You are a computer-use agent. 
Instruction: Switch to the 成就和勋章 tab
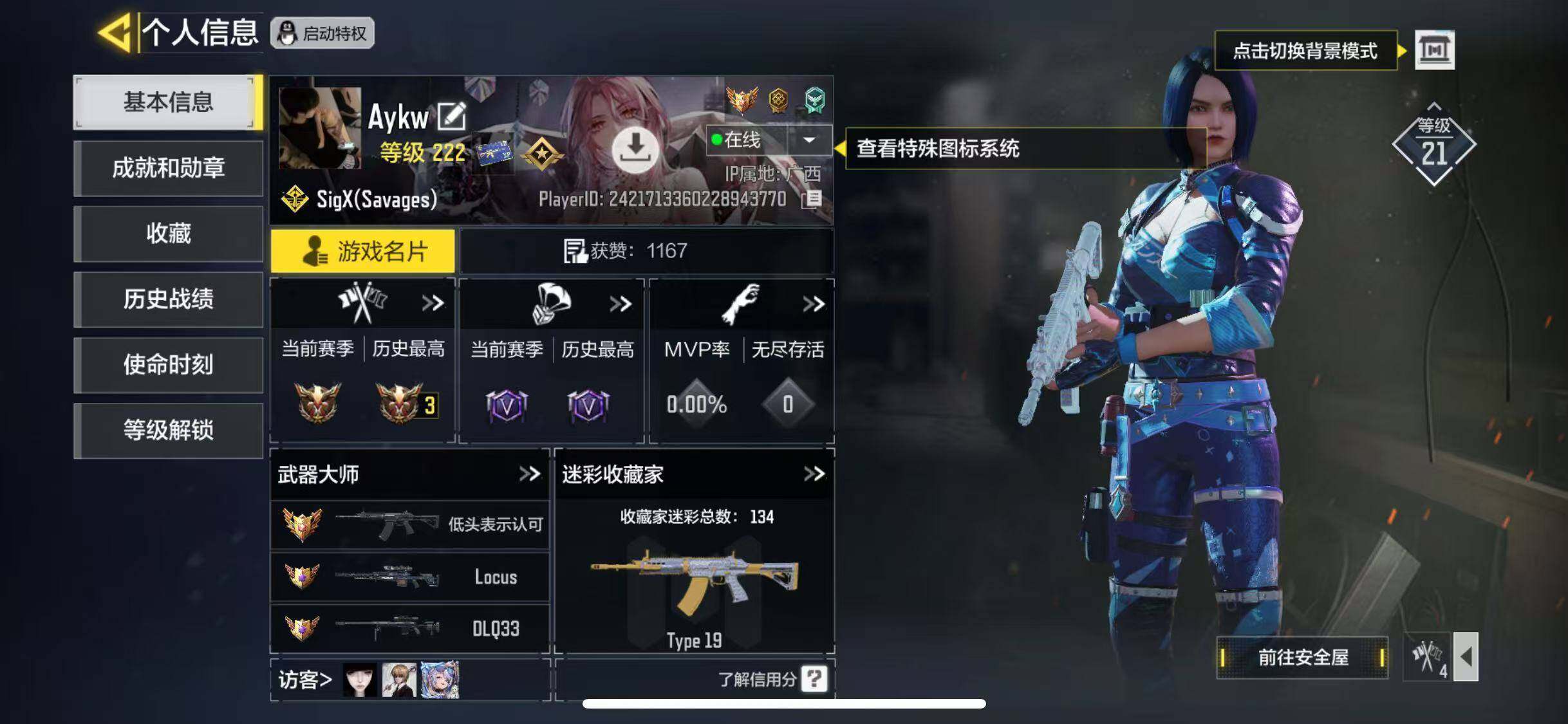(168, 169)
